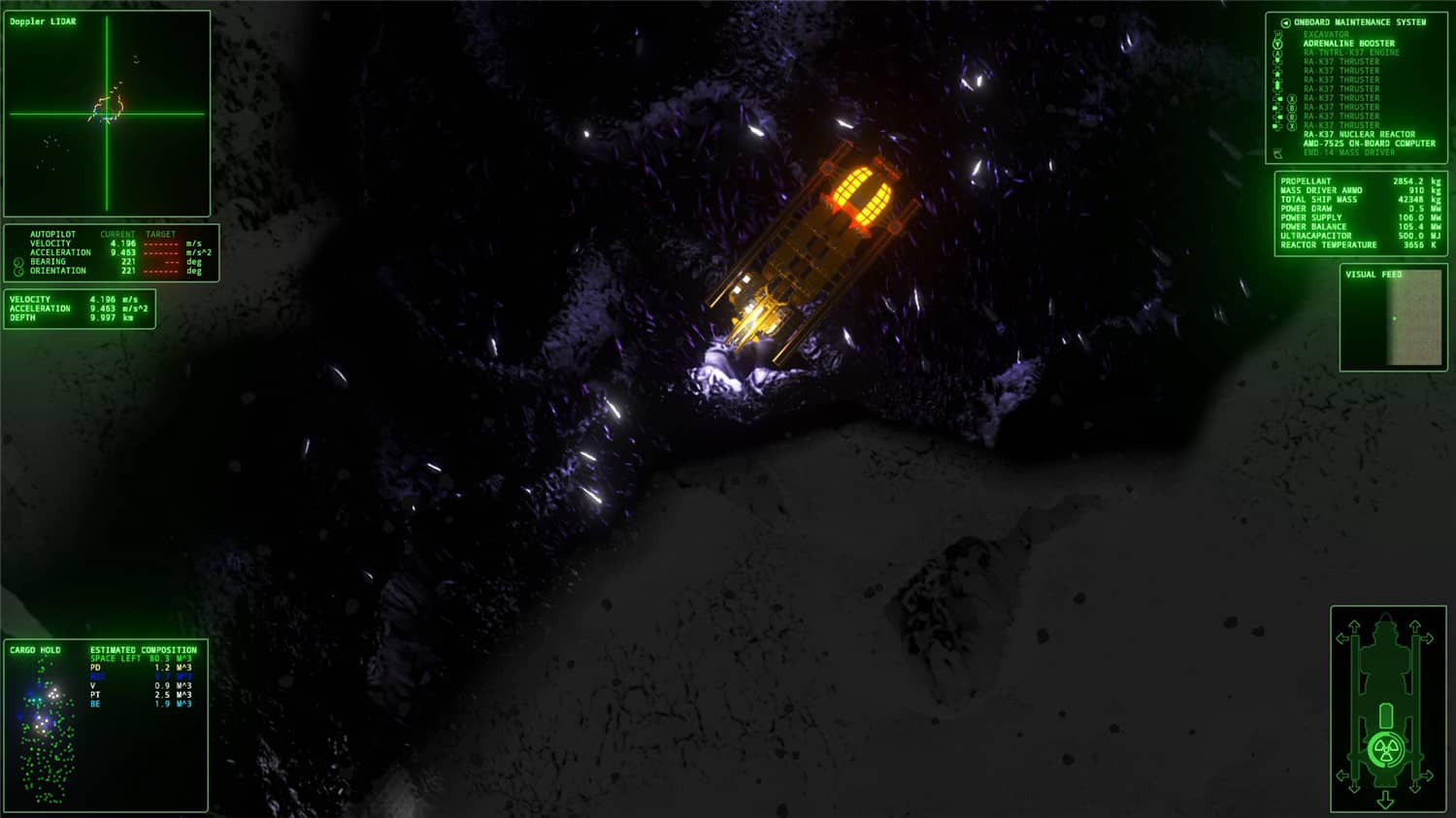The image size is (1456, 818).
Task: Click the EWD-14 Mass Driver icon
Action: (x=1277, y=152)
